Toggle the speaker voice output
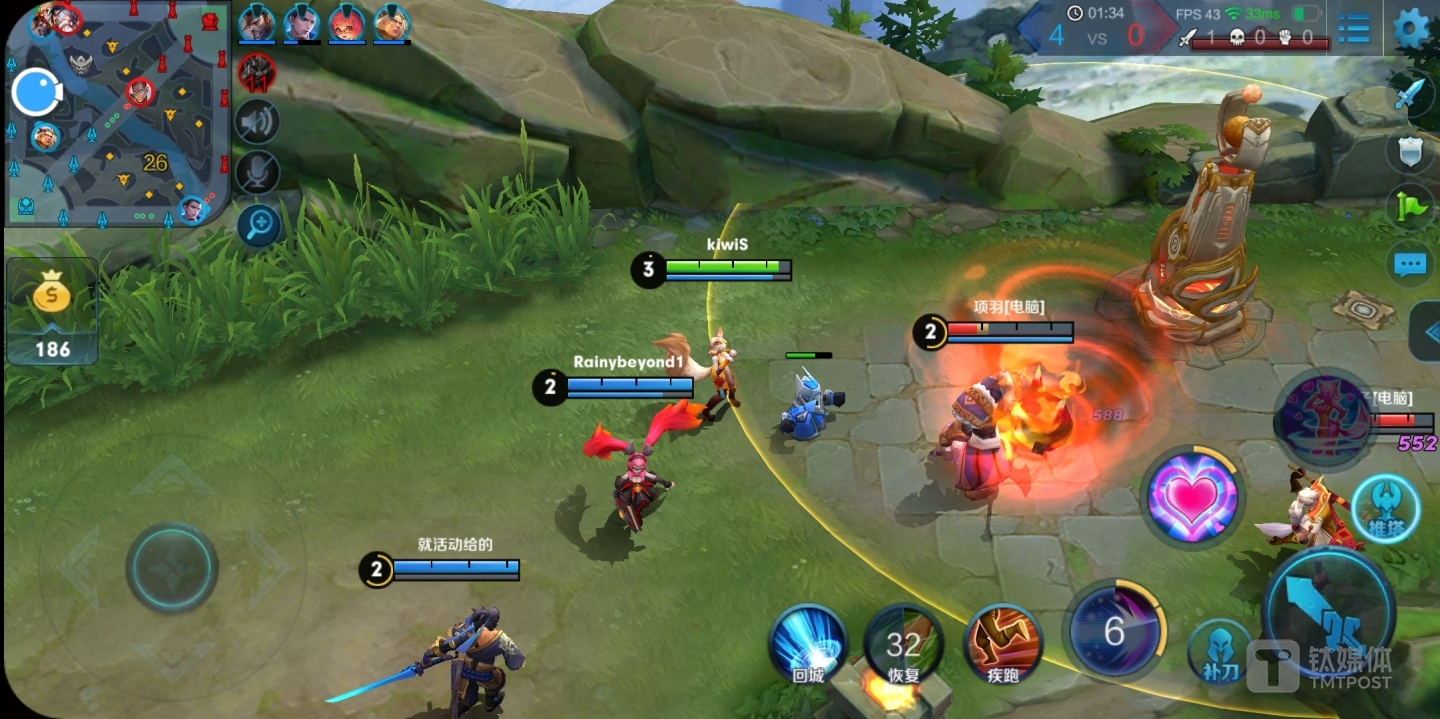The image size is (1440, 719). [x=257, y=122]
